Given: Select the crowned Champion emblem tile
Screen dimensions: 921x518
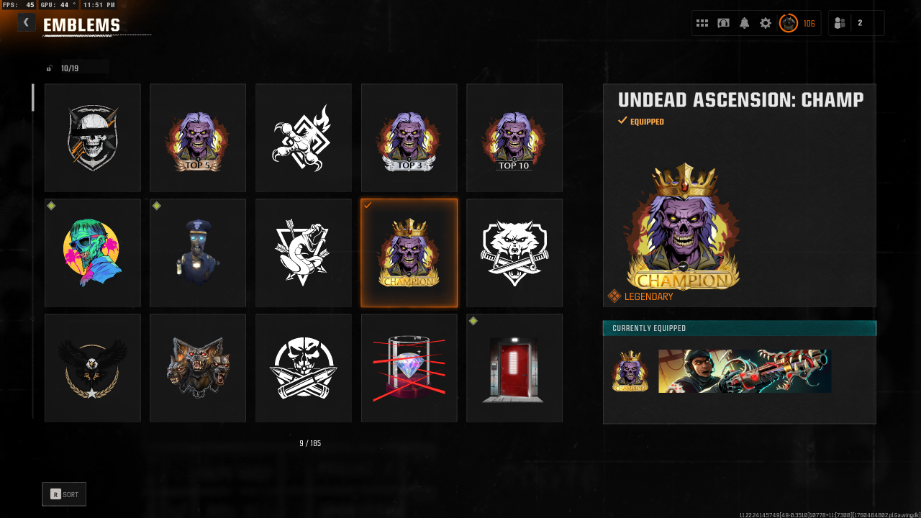Looking at the screenshot, I should pos(409,253).
